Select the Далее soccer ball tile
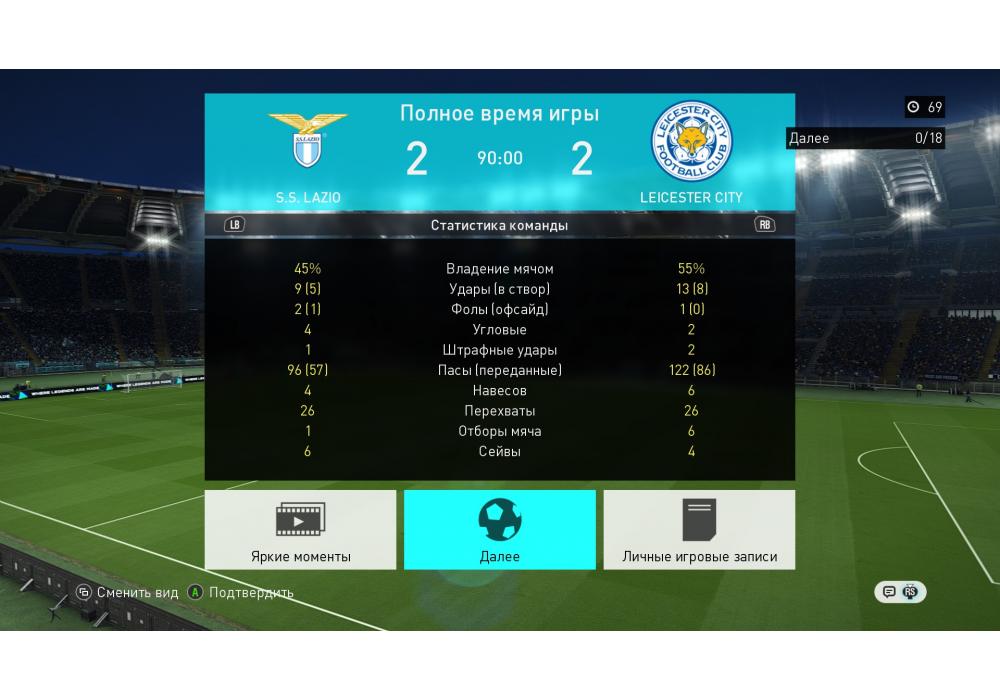1000x700 pixels. [x=499, y=530]
